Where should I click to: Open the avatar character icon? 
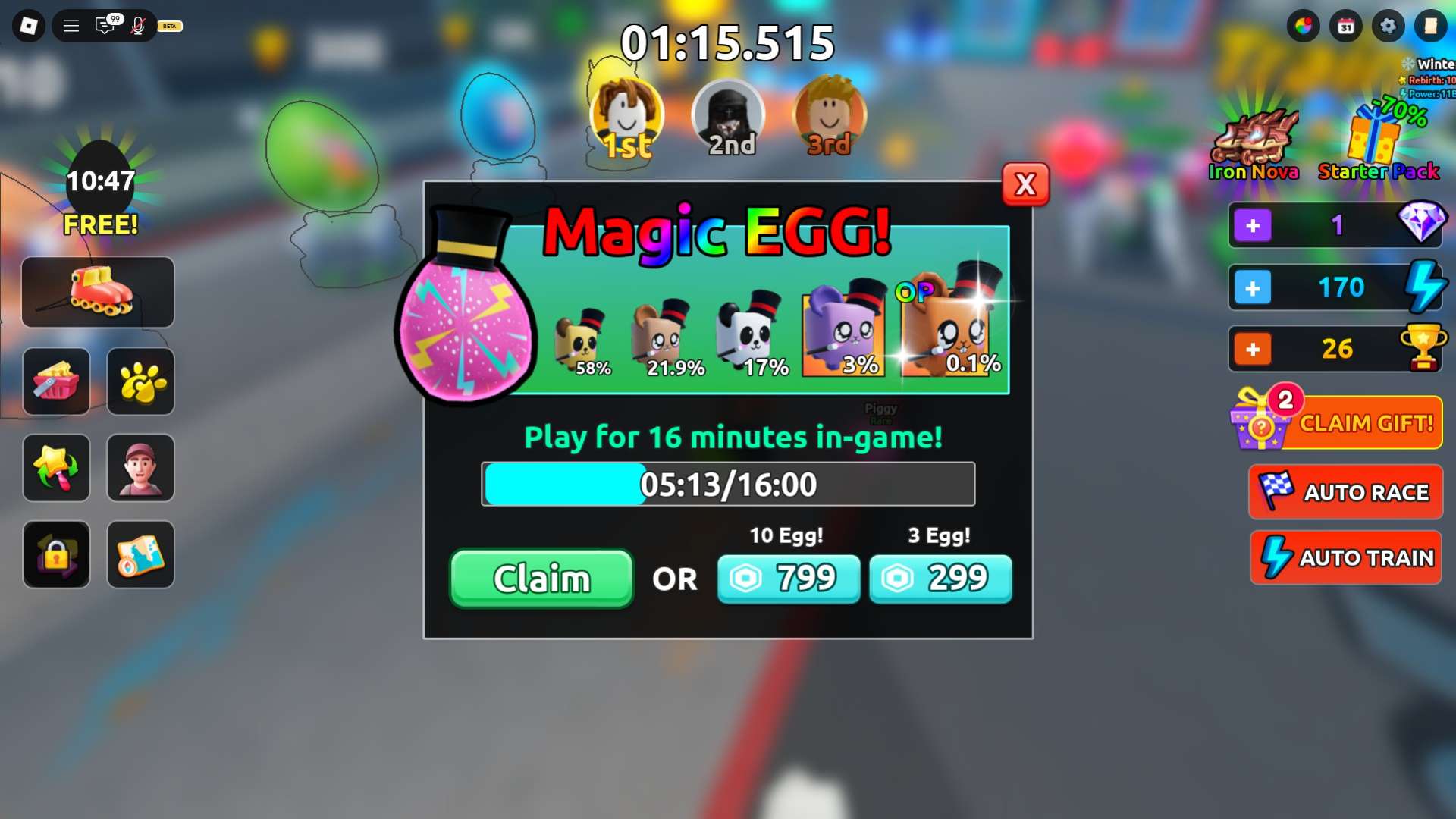(x=140, y=468)
